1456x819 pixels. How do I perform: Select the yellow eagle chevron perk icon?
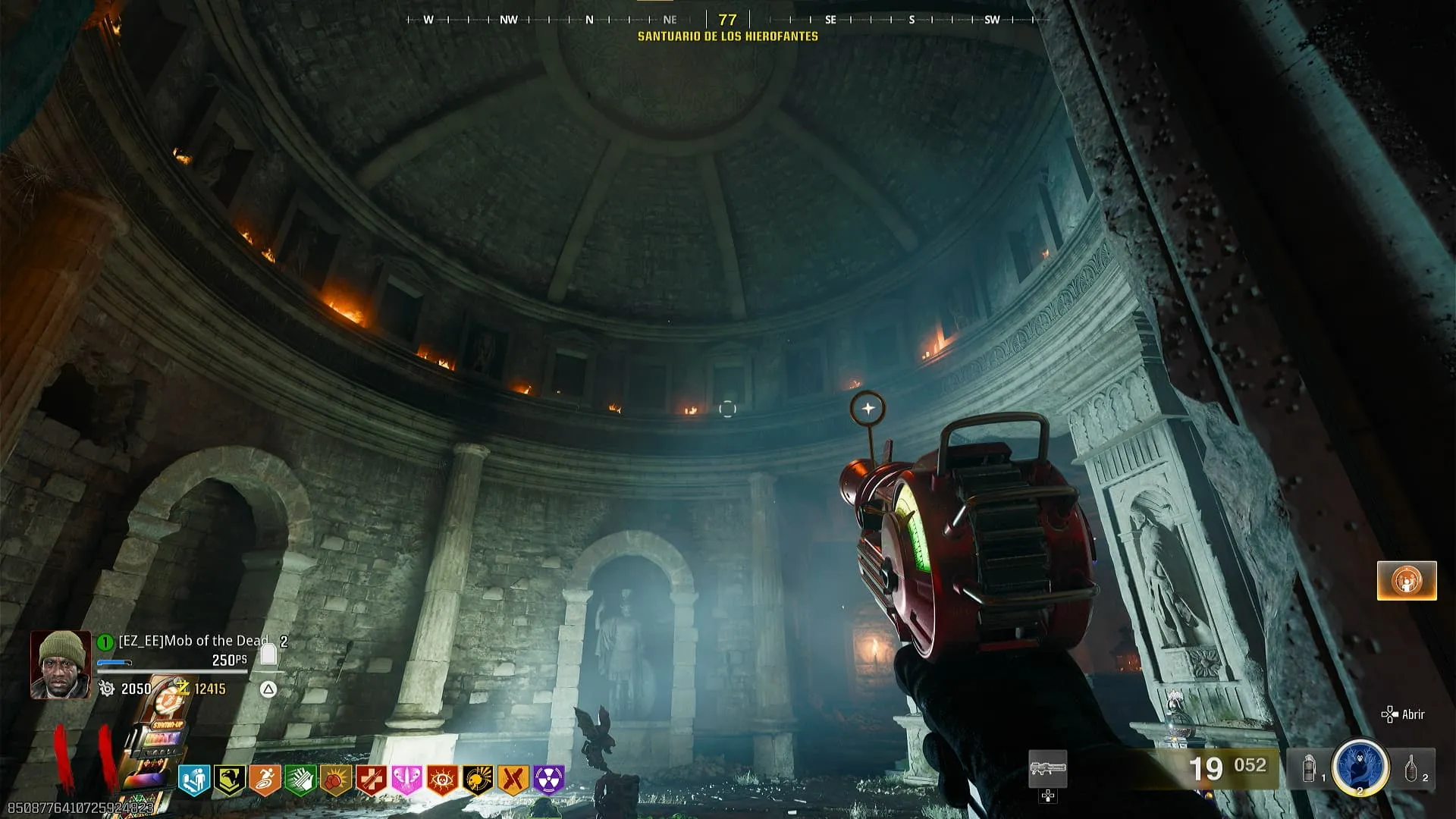229,780
